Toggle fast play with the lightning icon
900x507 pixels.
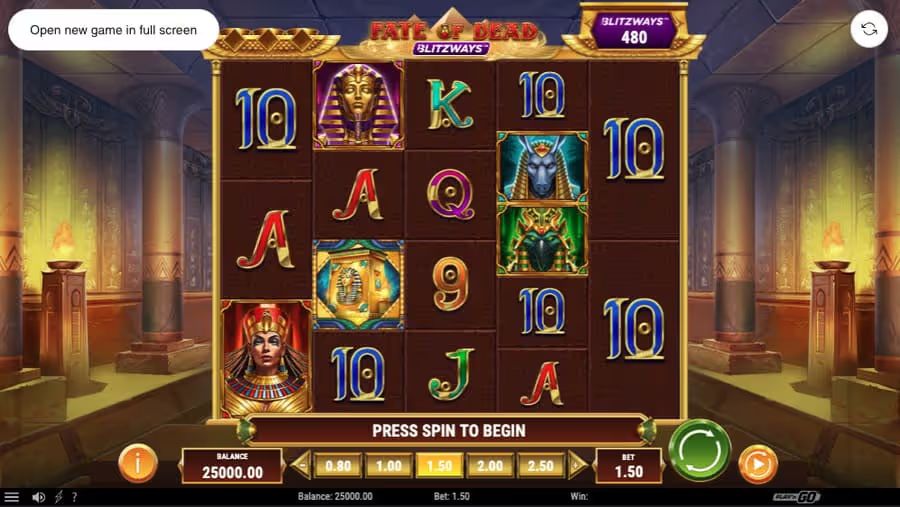pyautogui.click(x=58, y=497)
